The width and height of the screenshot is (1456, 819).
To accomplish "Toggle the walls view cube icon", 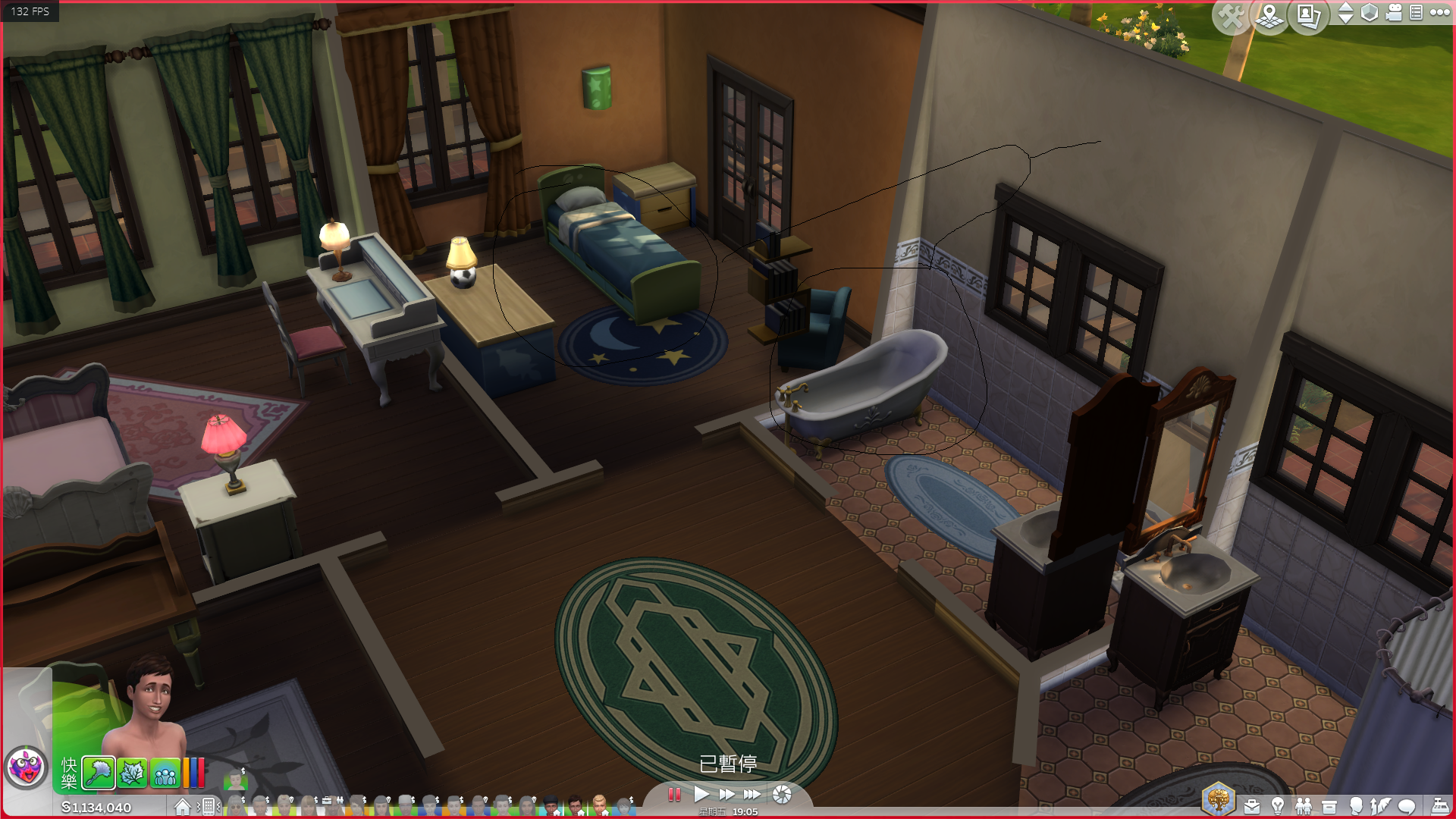I will [1370, 13].
